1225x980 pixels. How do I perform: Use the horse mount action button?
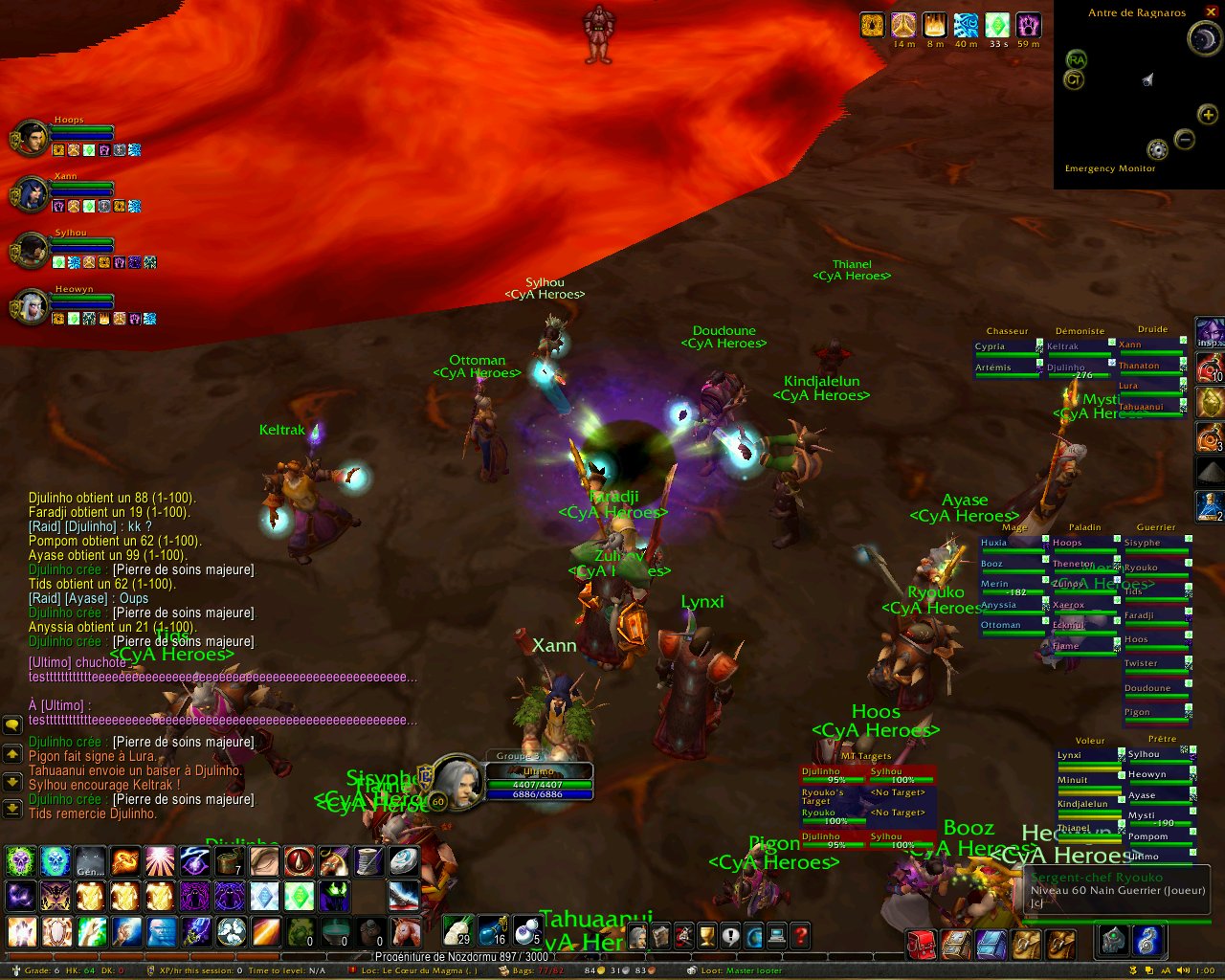(x=405, y=930)
